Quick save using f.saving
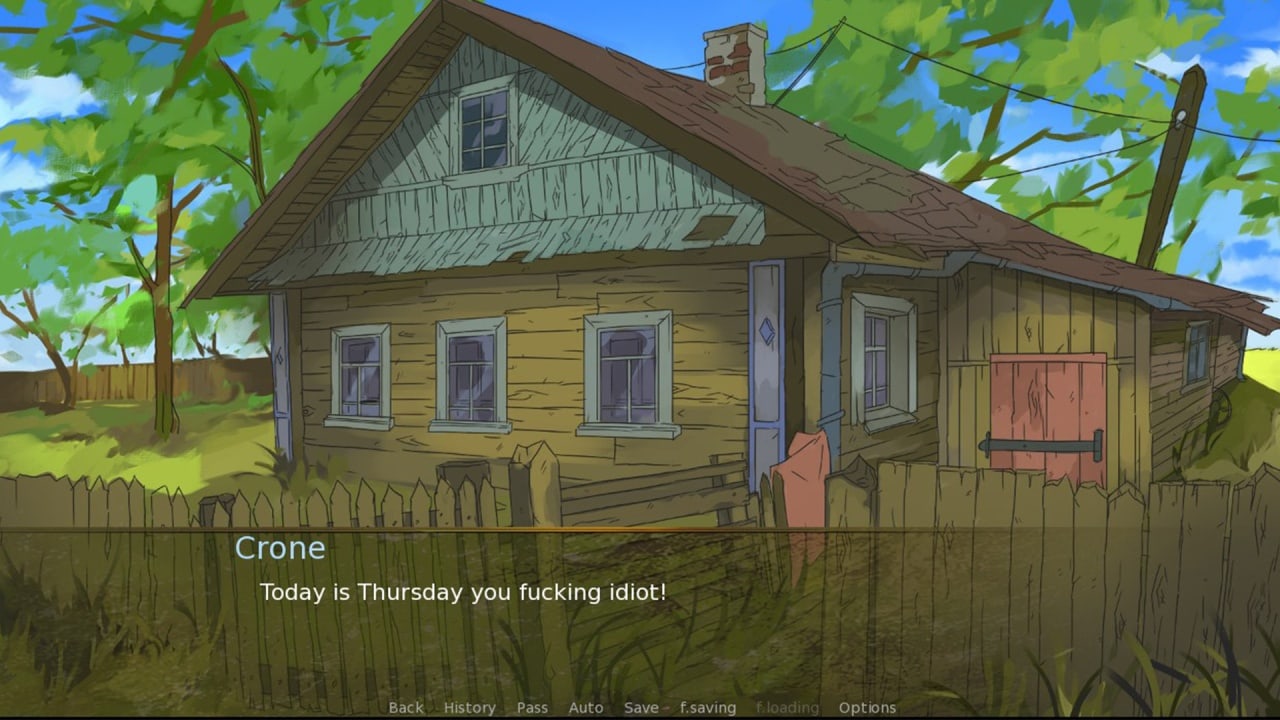Screen dimensions: 1280x720 click(x=708, y=708)
